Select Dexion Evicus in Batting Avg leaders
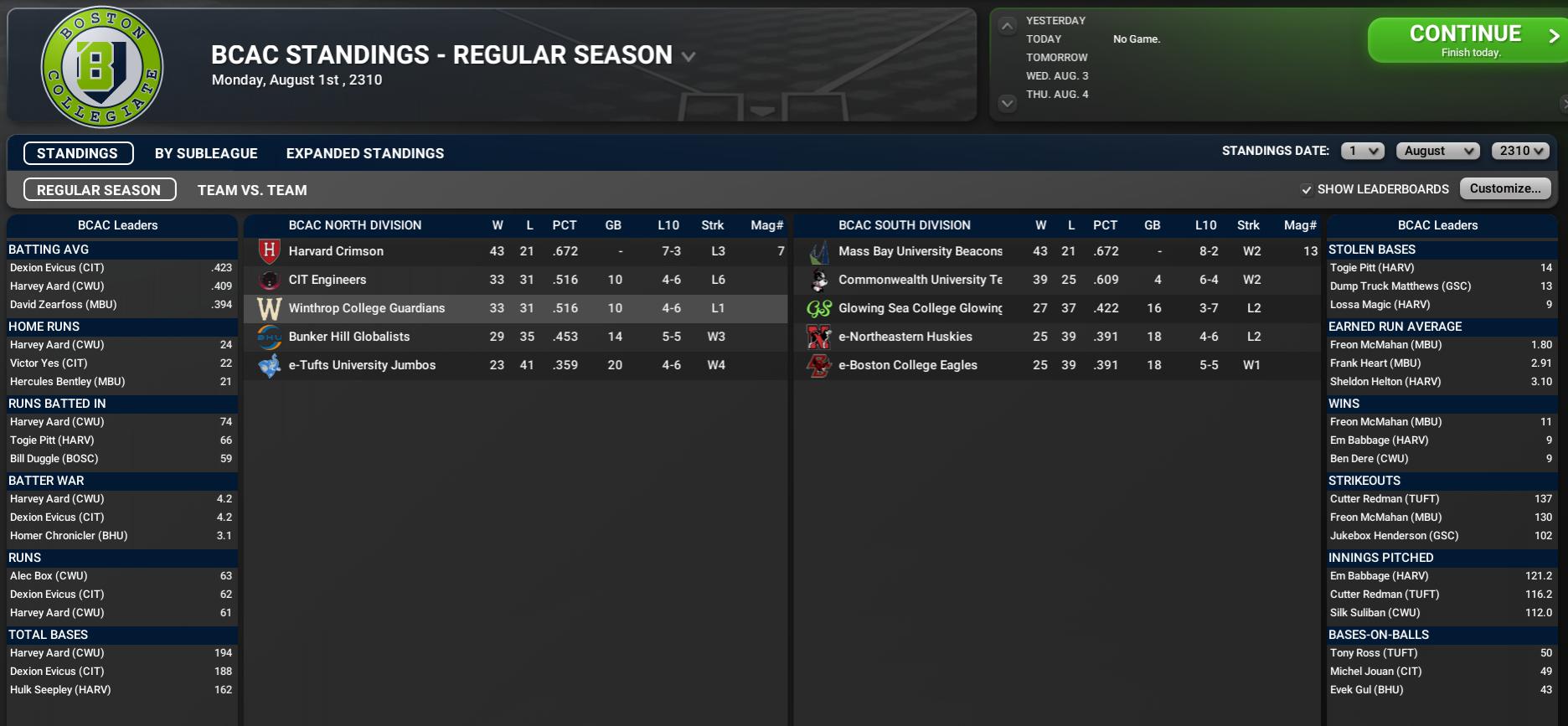1568x726 pixels. pyautogui.click(x=57, y=268)
